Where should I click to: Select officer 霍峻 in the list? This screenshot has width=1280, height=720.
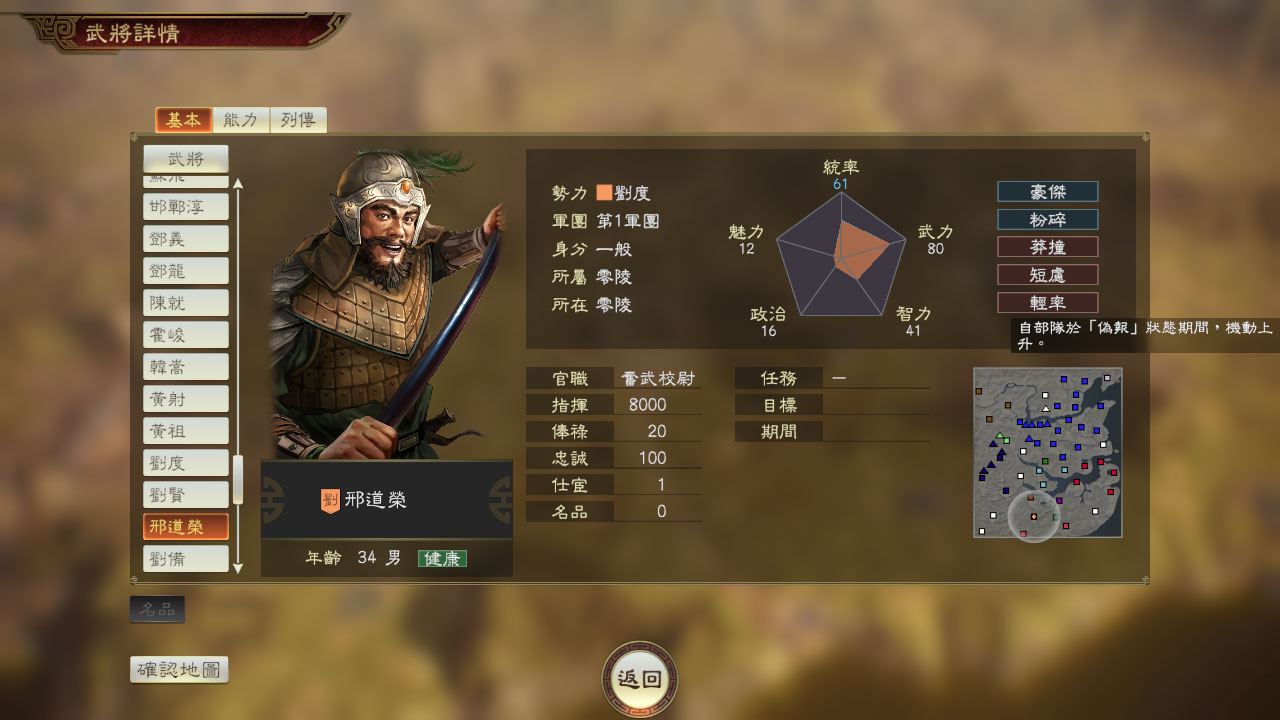coord(186,335)
